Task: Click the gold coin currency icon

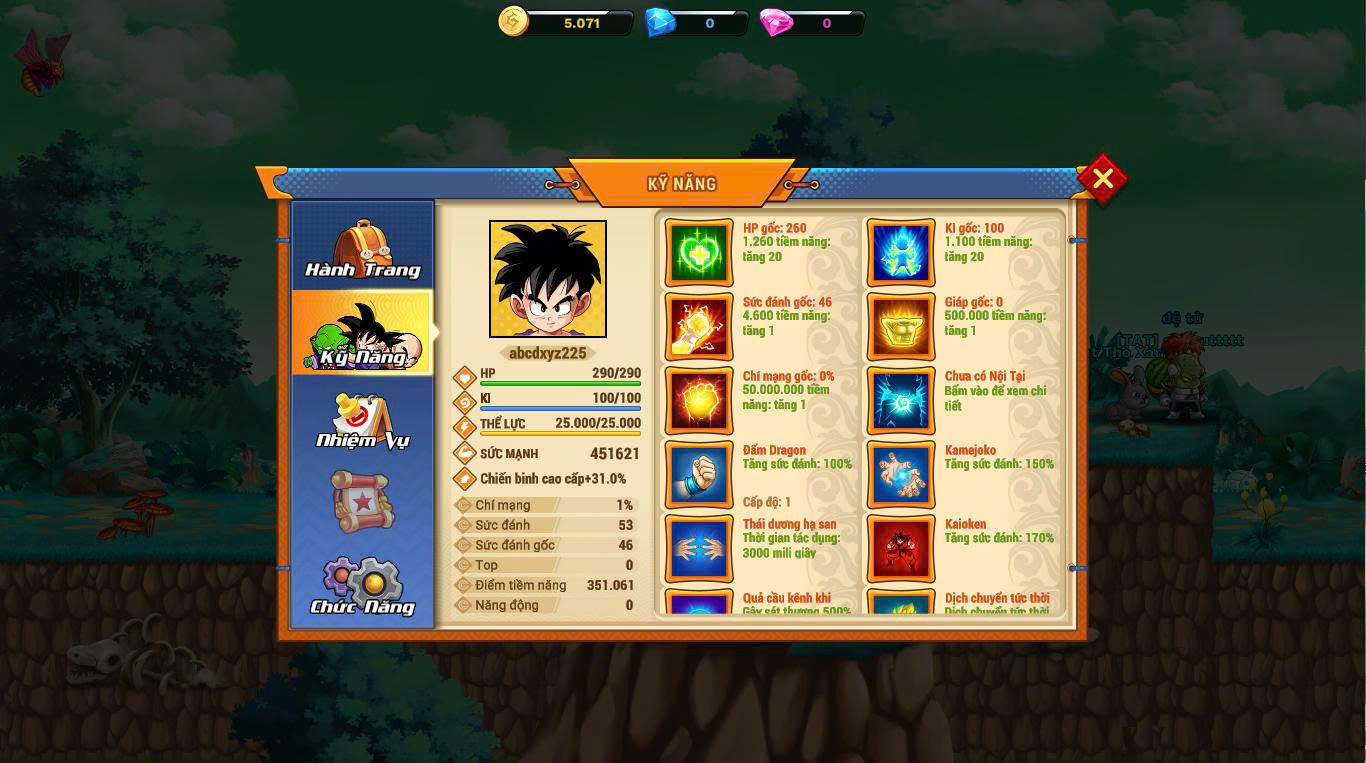Action: tap(513, 21)
